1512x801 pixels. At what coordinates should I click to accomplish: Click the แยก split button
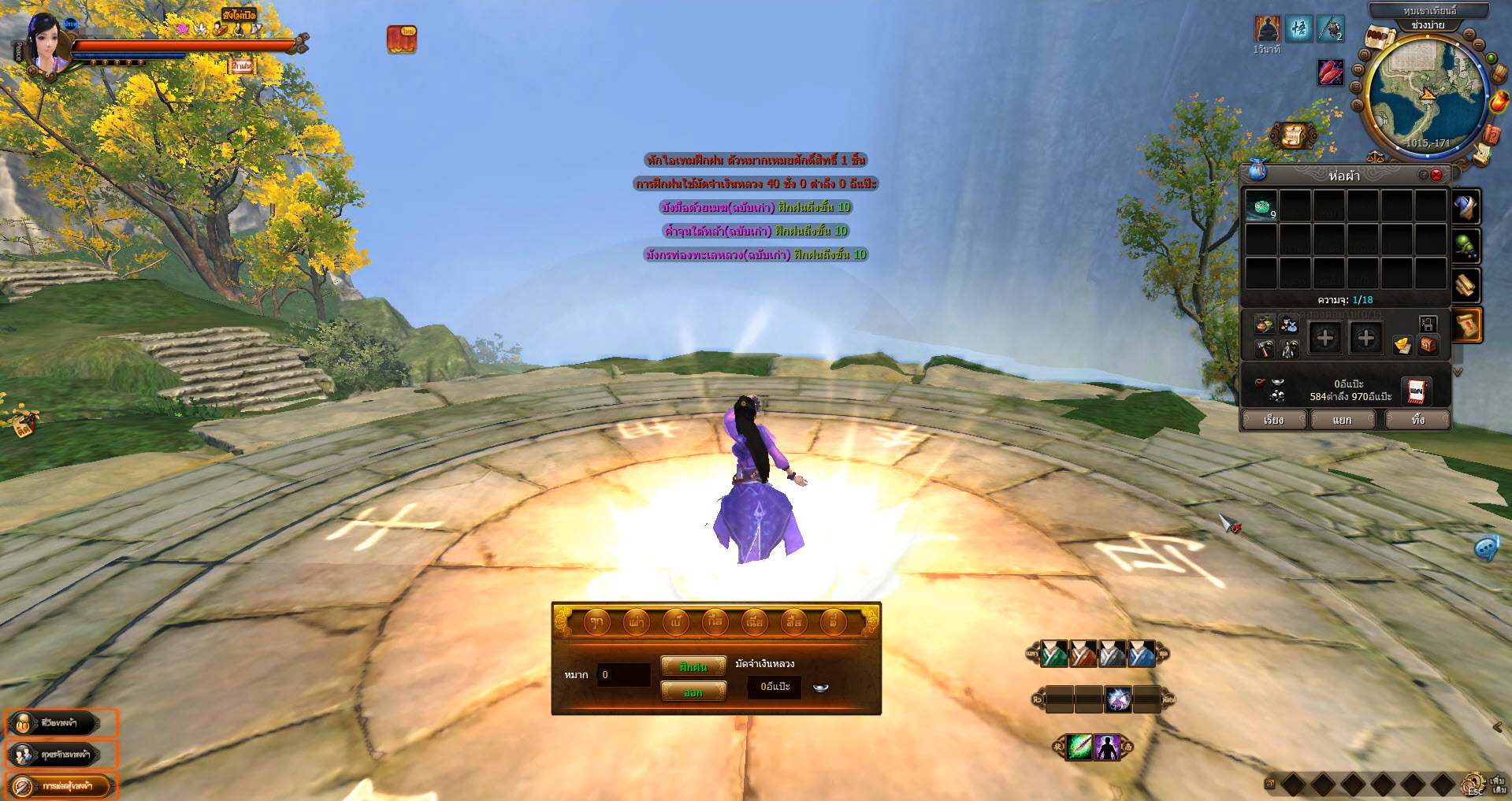click(1342, 420)
